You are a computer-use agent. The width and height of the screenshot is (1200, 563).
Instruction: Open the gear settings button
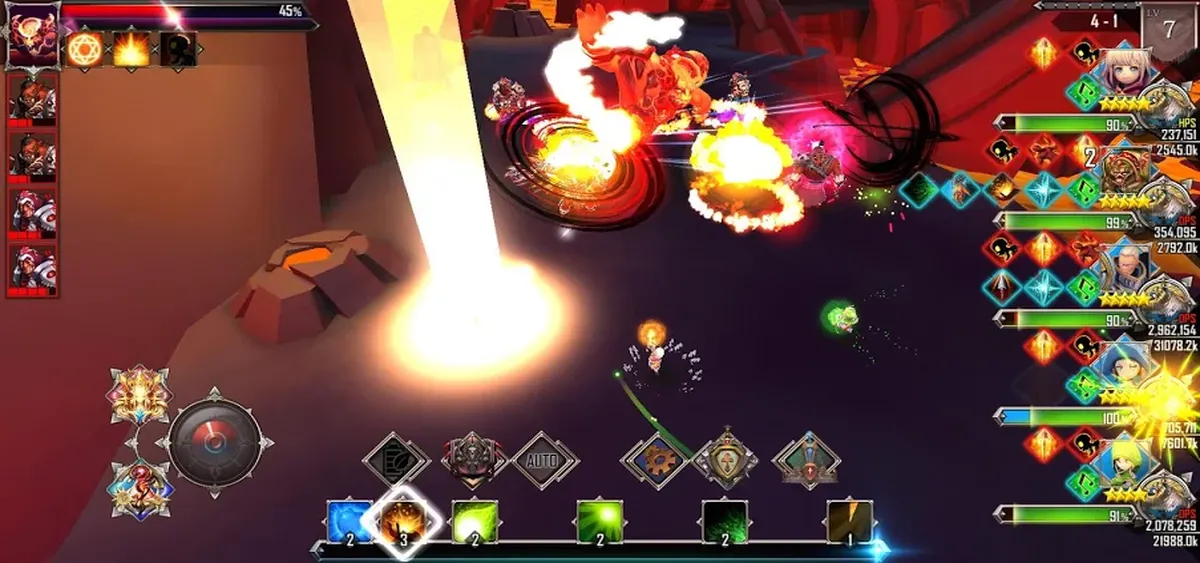click(655, 461)
